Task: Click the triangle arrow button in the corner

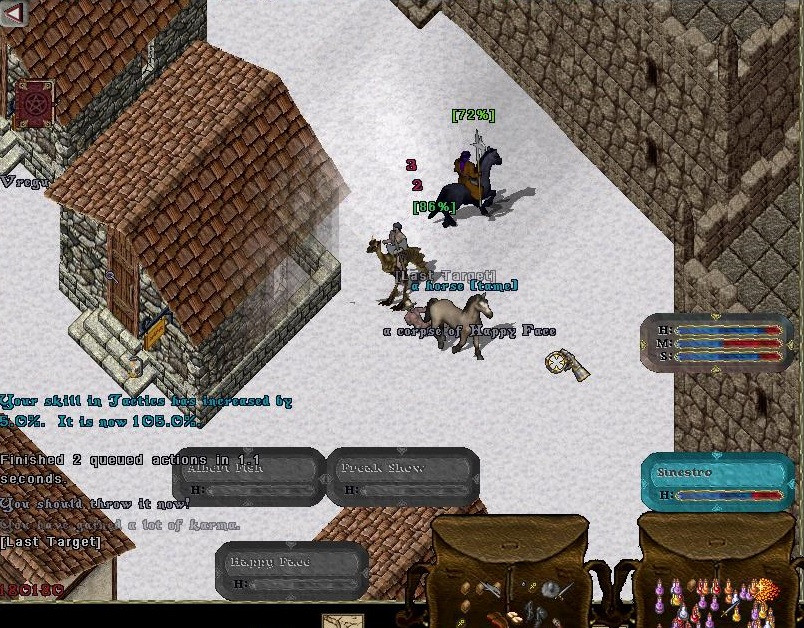Action: click(14, 13)
